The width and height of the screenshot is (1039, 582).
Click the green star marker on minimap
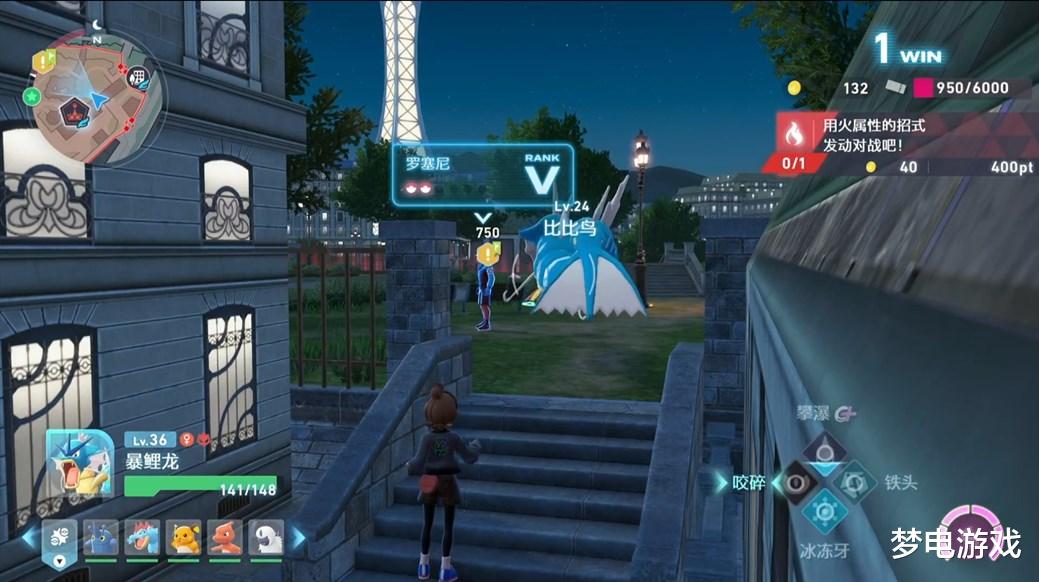pyautogui.click(x=32, y=96)
